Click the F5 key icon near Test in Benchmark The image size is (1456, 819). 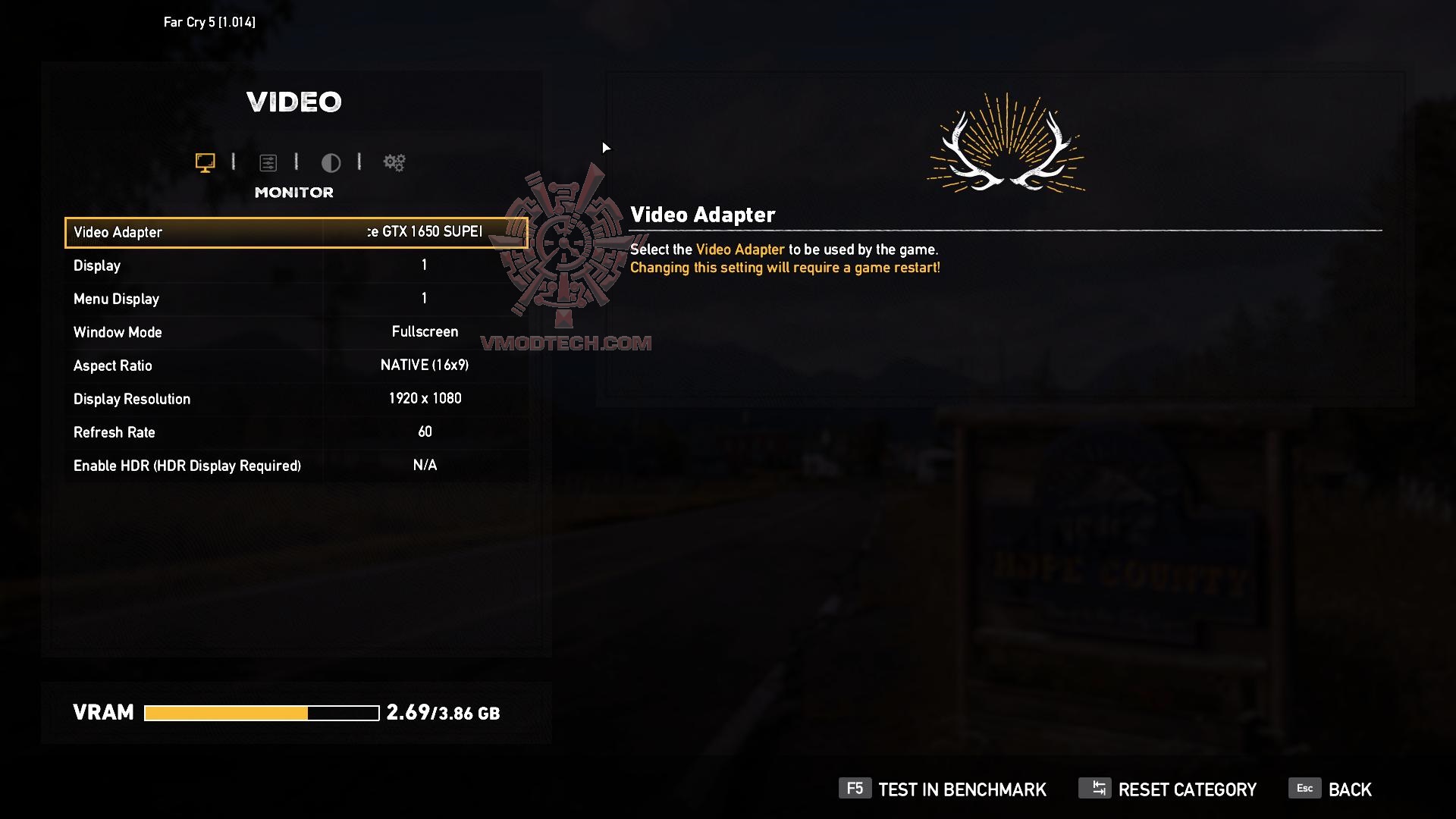coord(854,789)
